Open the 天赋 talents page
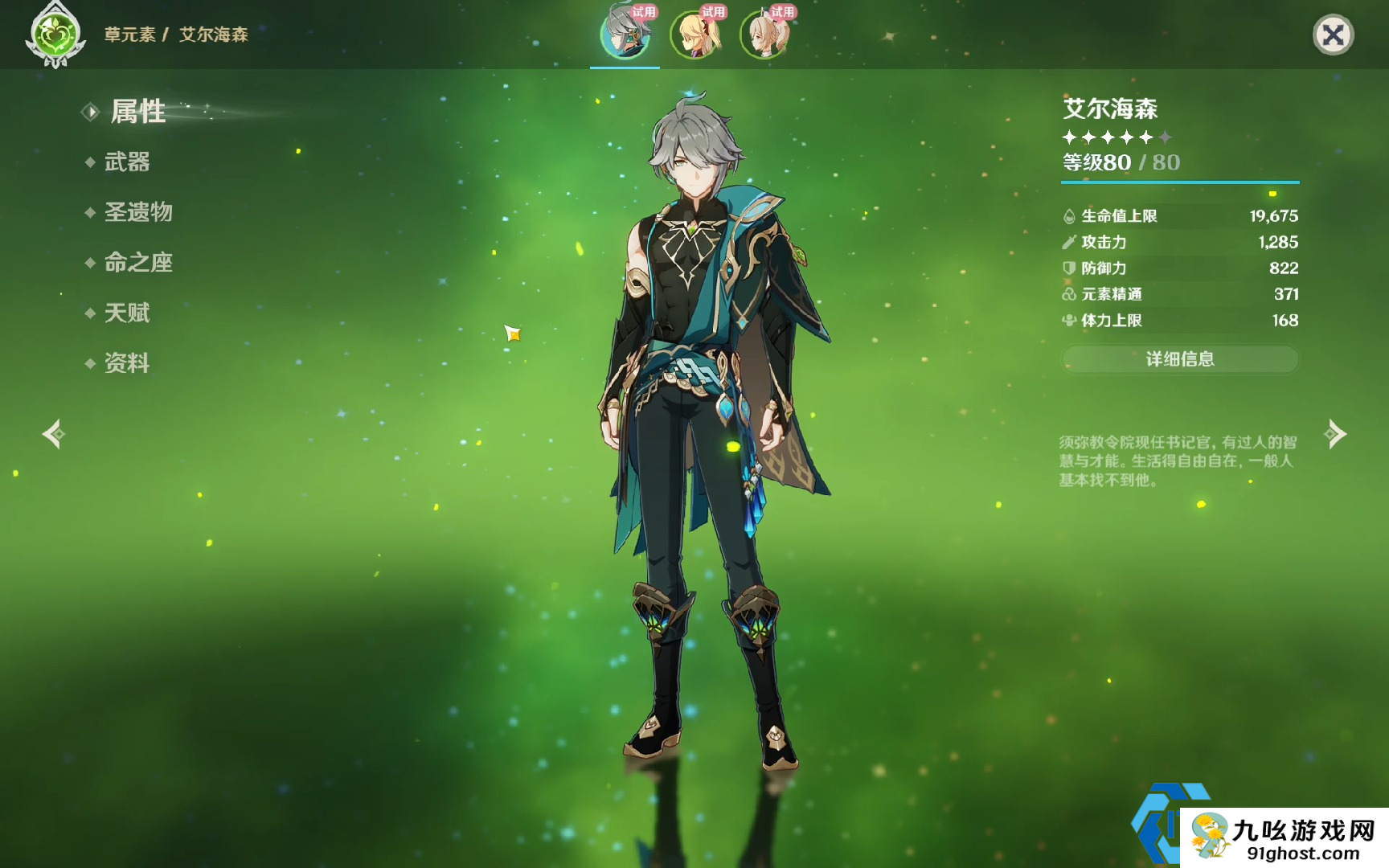This screenshot has width=1389, height=868. pos(126,313)
